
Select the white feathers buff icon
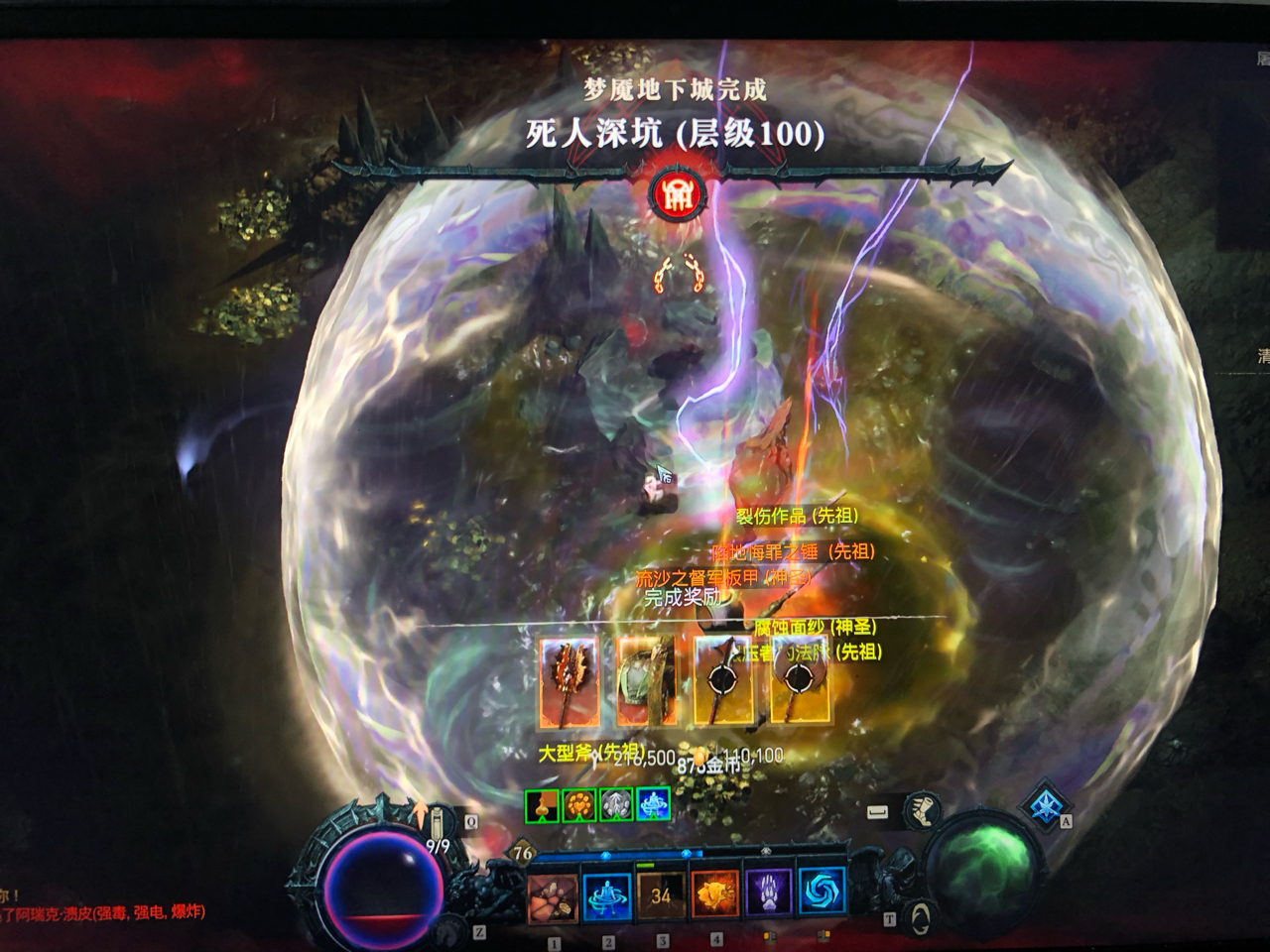[616, 805]
